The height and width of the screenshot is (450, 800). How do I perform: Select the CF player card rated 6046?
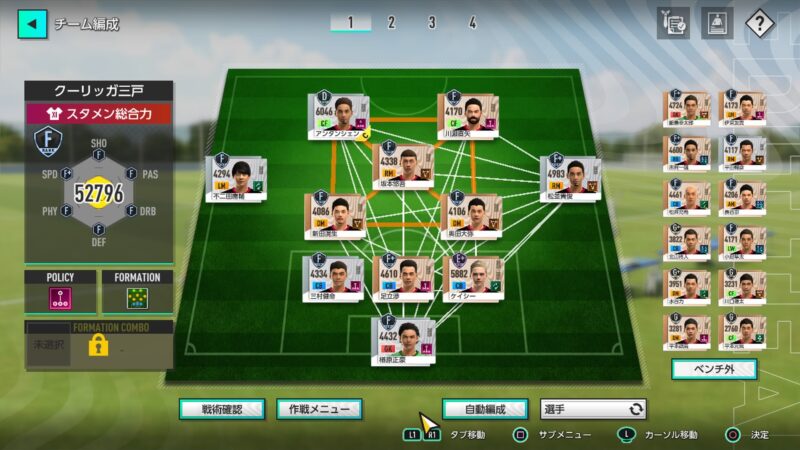pyautogui.click(x=338, y=116)
